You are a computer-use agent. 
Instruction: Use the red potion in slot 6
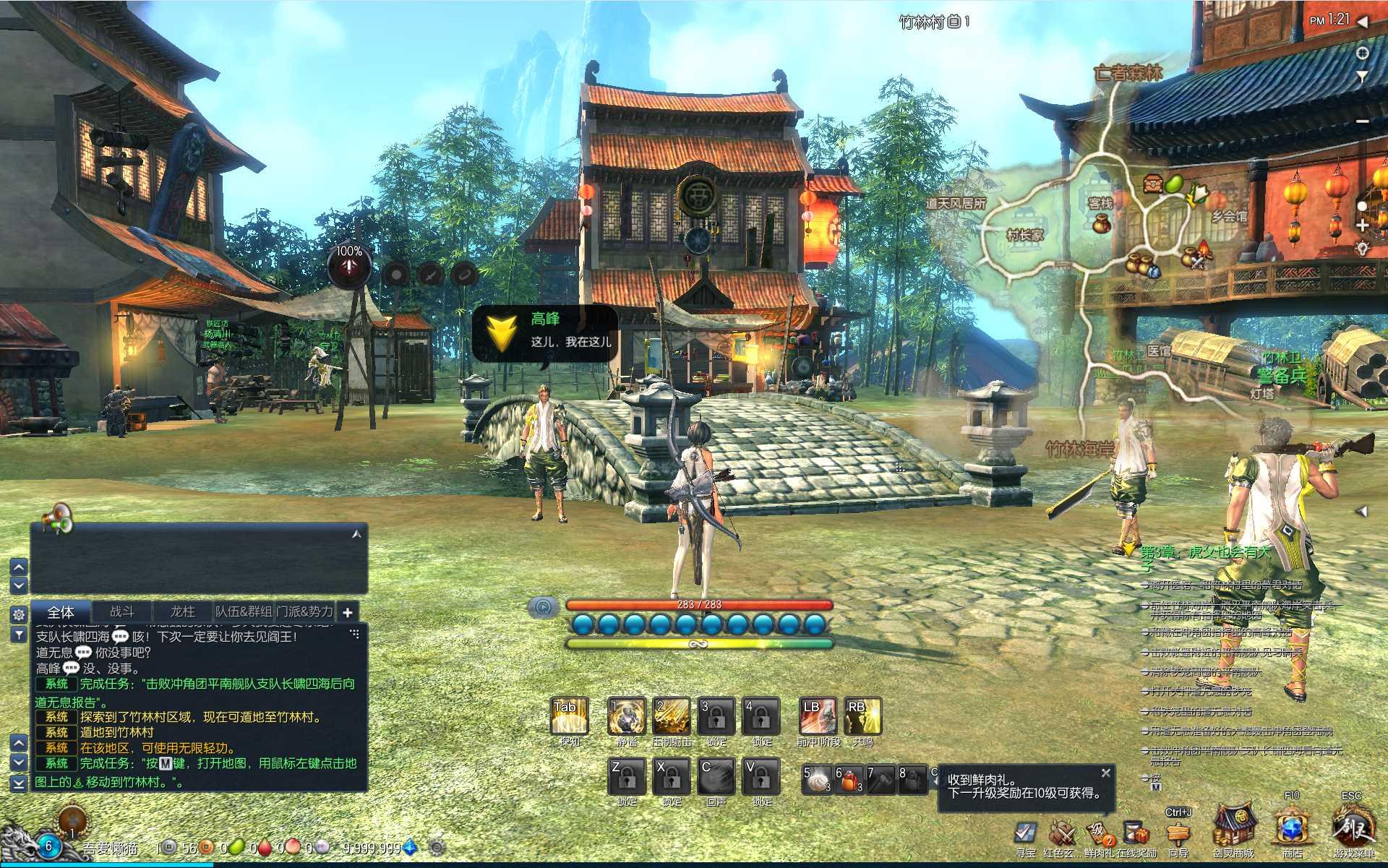[849, 780]
